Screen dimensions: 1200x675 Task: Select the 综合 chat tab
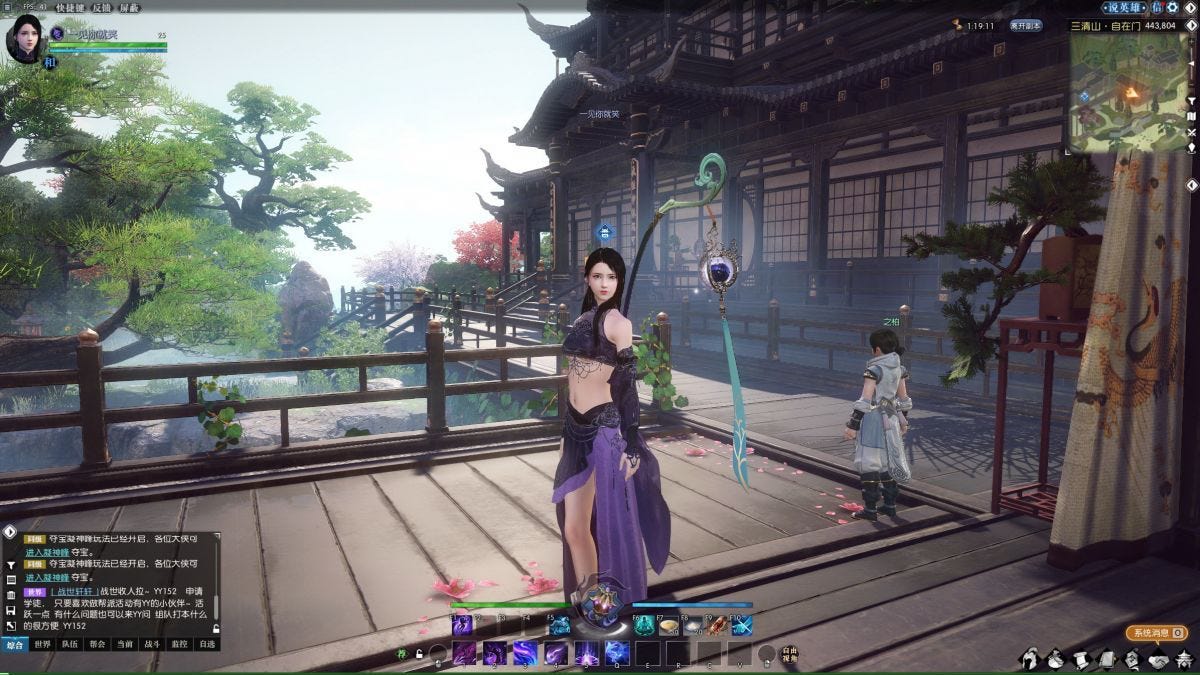(14, 645)
